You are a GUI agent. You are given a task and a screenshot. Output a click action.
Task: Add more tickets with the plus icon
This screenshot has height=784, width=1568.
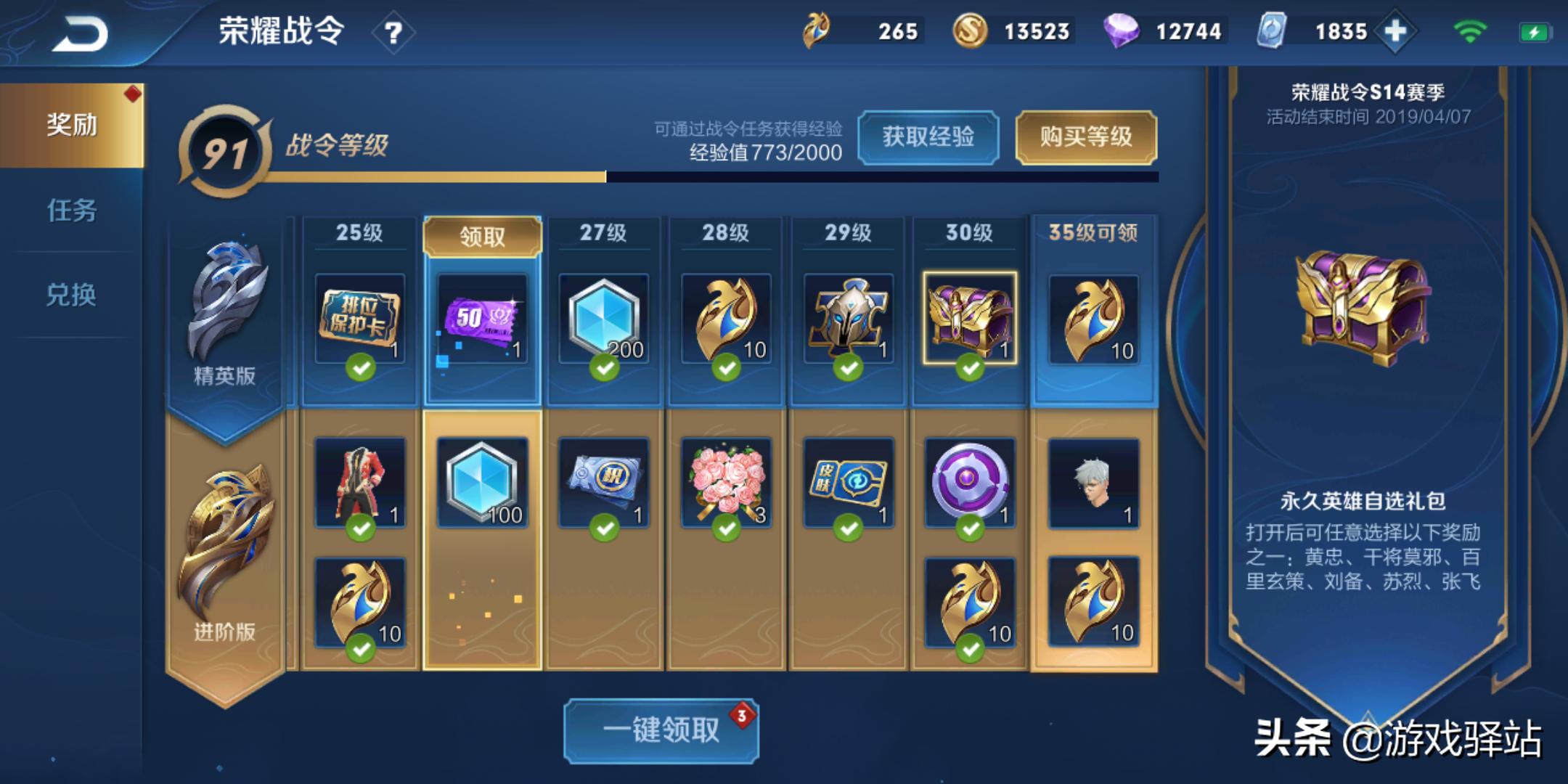click(1395, 32)
